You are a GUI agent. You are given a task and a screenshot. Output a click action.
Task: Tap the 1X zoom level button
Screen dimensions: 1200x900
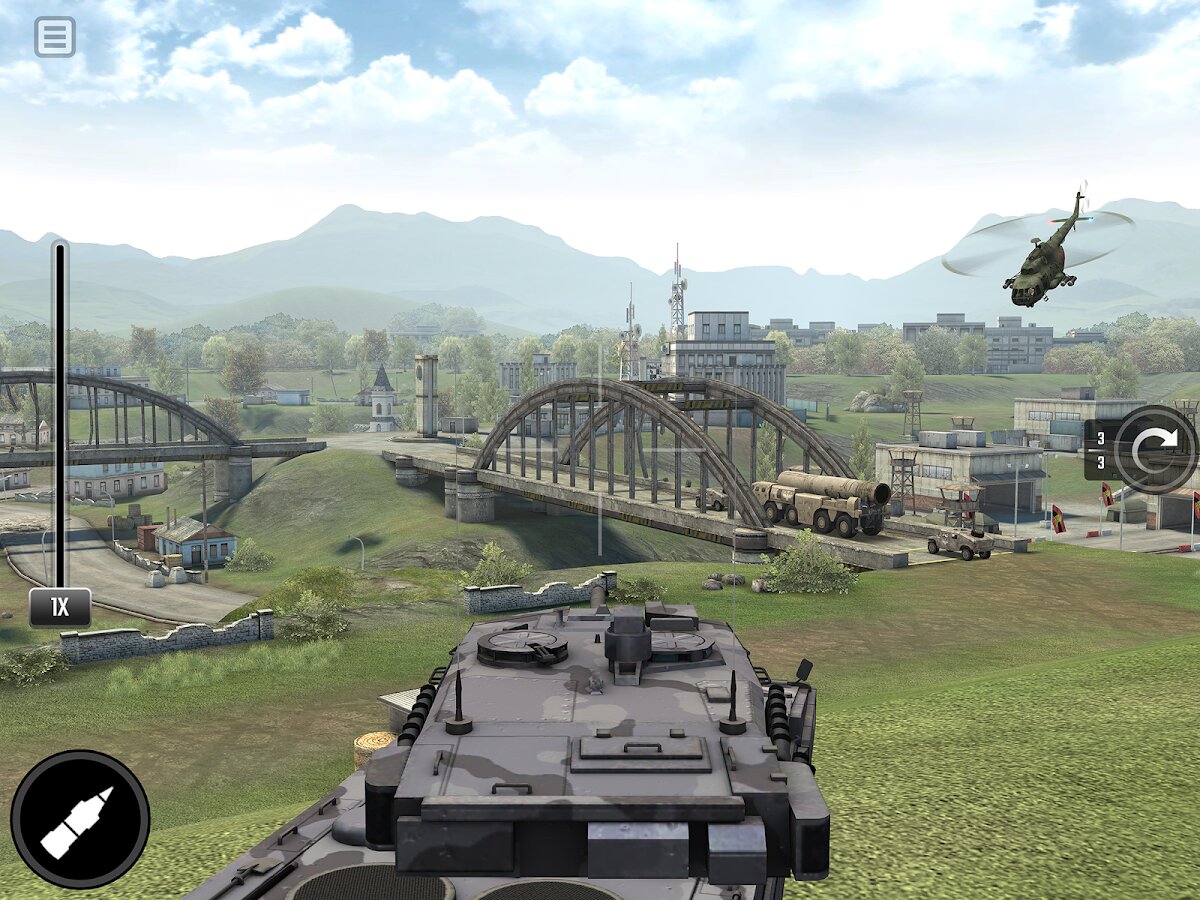pos(60,608)
